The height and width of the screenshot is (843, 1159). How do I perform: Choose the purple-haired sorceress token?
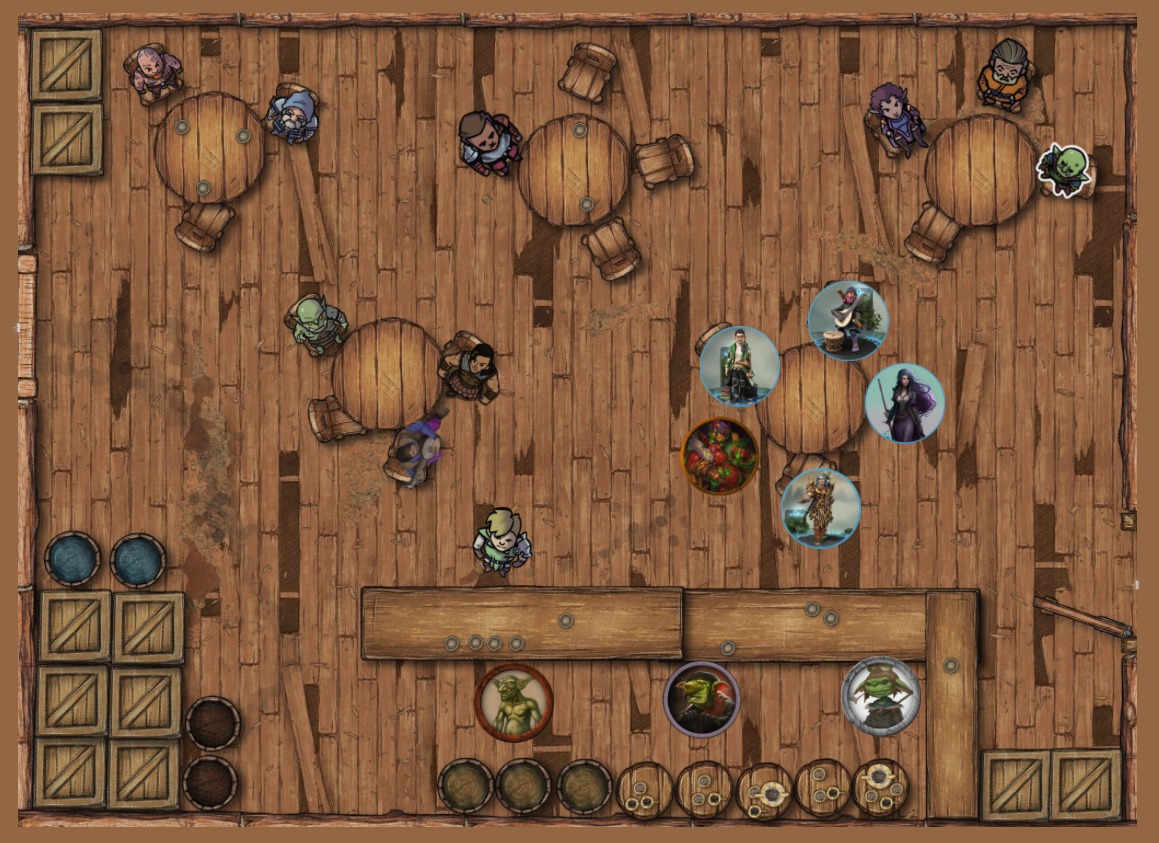coord(905,403)
